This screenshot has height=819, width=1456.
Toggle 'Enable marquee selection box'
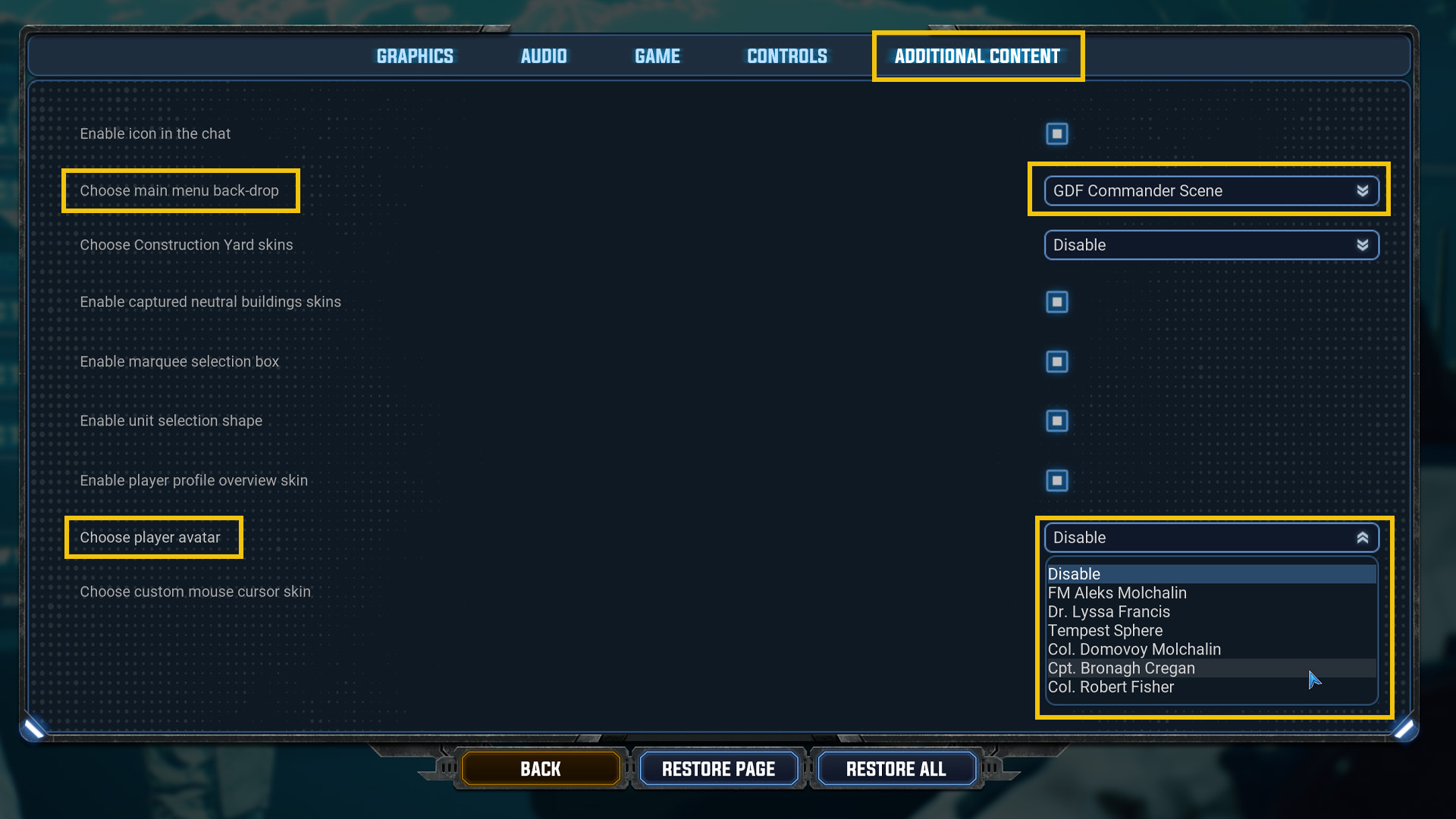click(1057, 362)
